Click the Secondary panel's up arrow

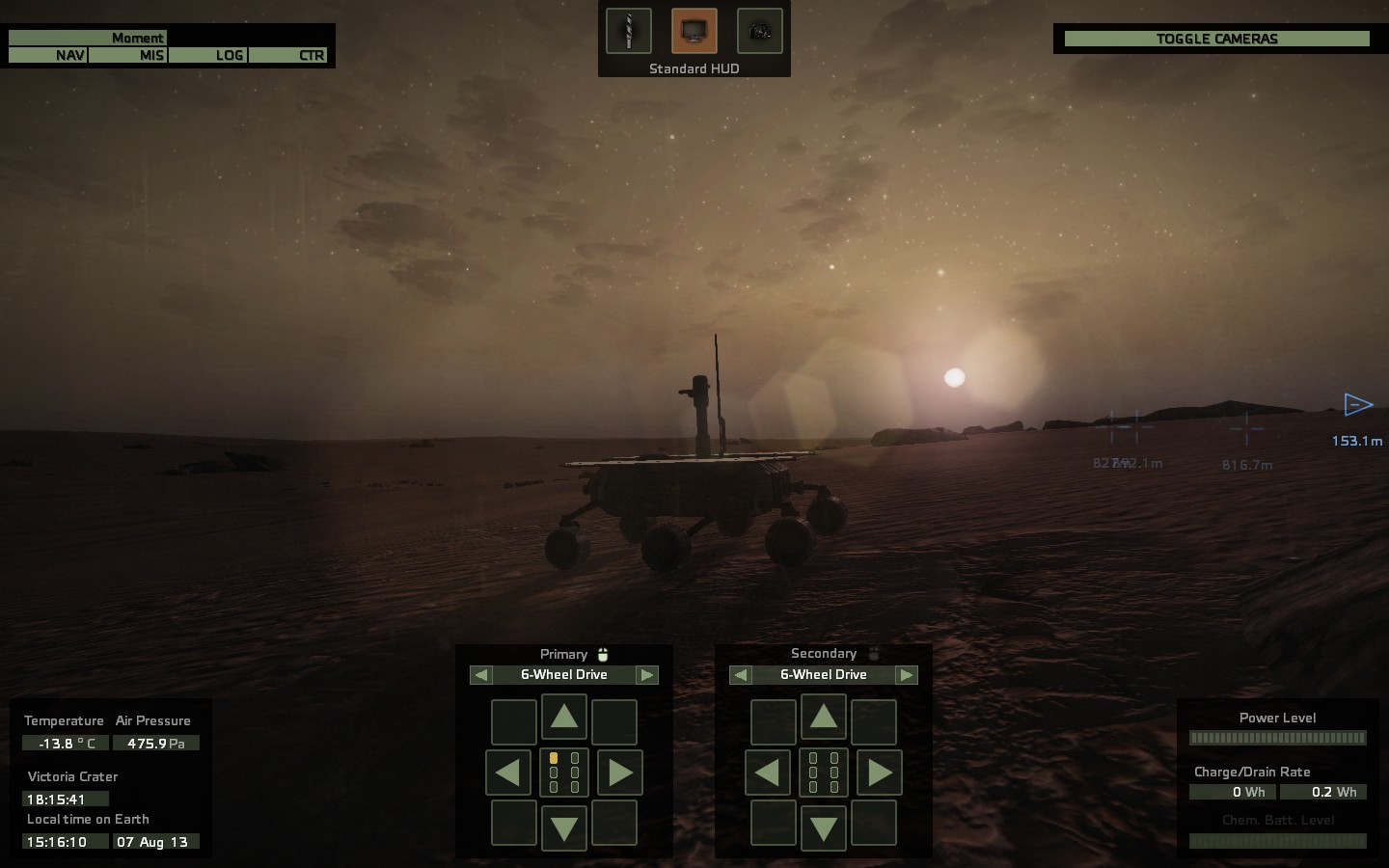coord(824,718)
